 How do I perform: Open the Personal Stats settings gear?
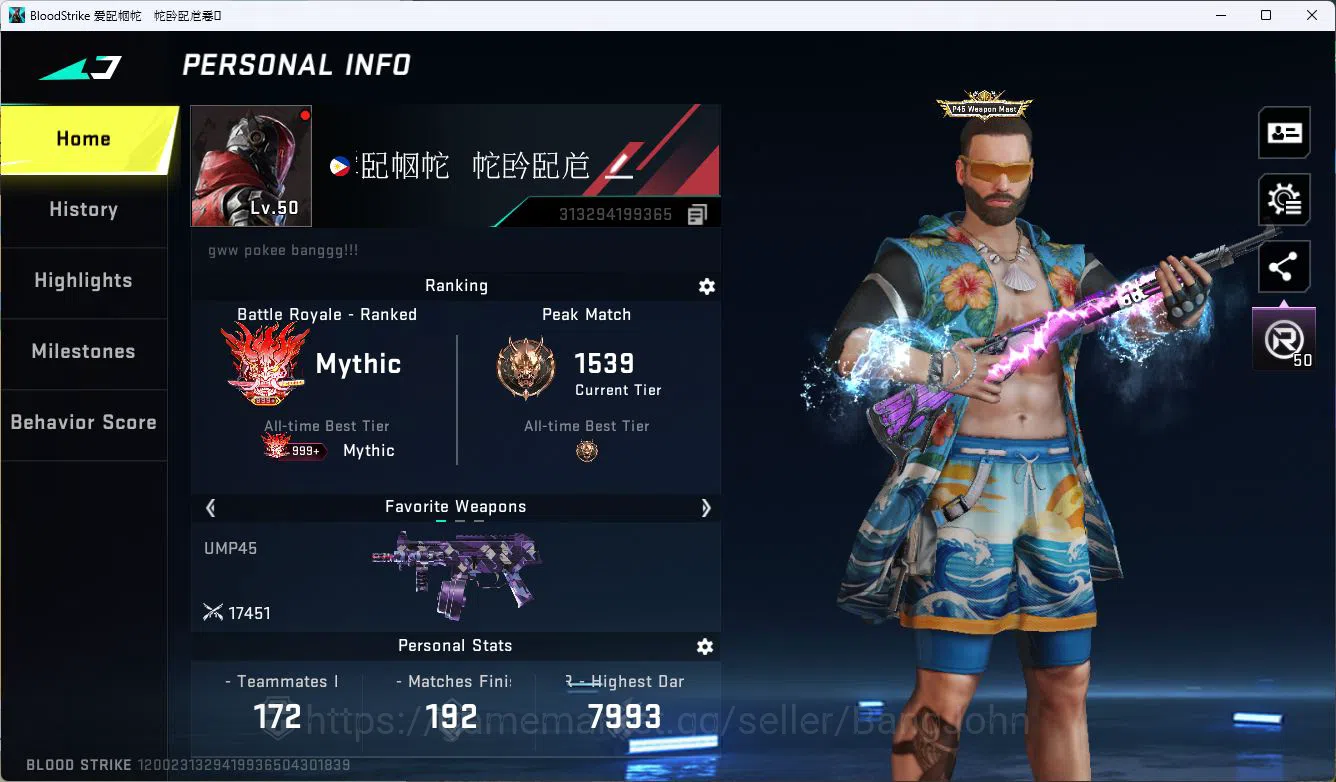tap(705, 646)
